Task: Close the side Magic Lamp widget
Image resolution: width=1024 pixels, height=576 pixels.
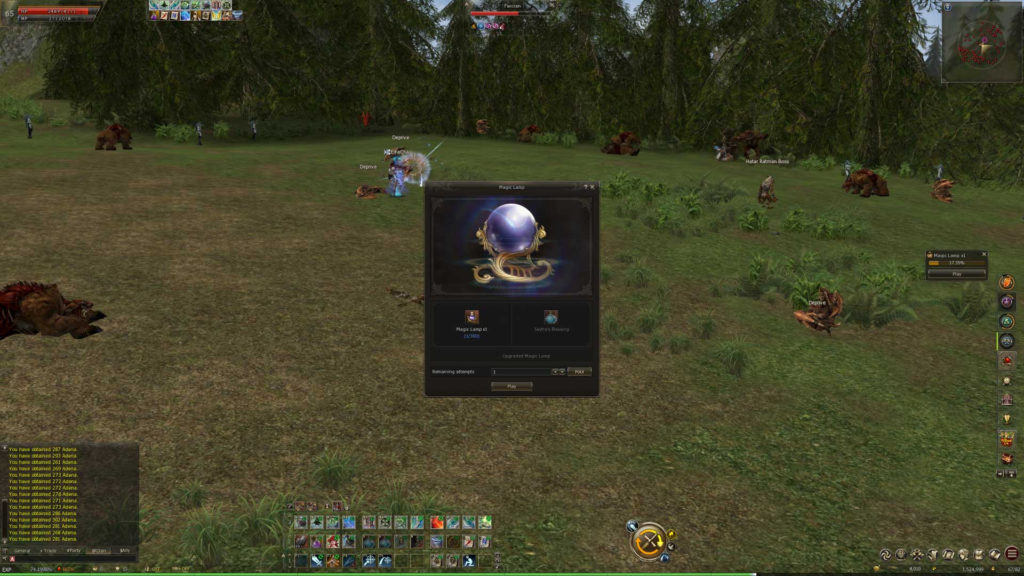Action: click(984, 255)
